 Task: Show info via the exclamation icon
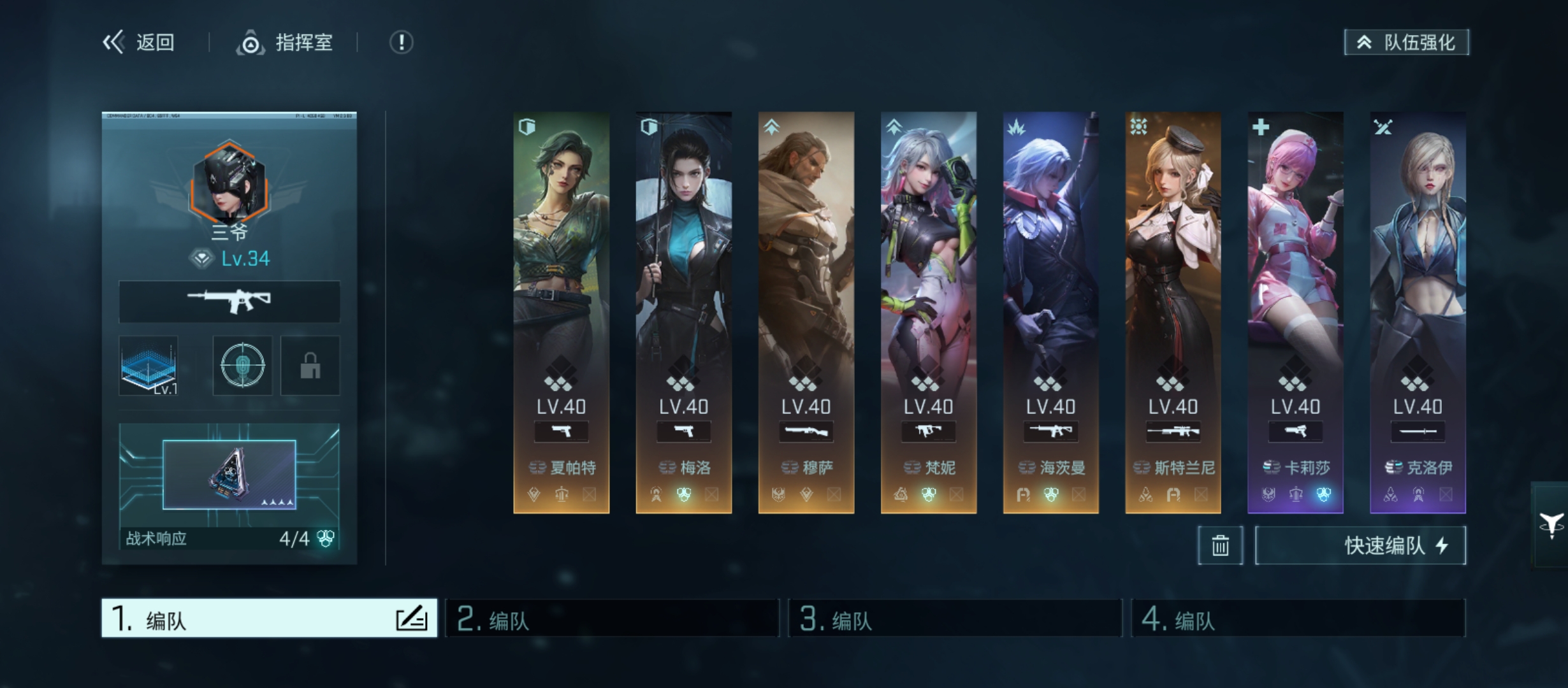tap(401, 43)
